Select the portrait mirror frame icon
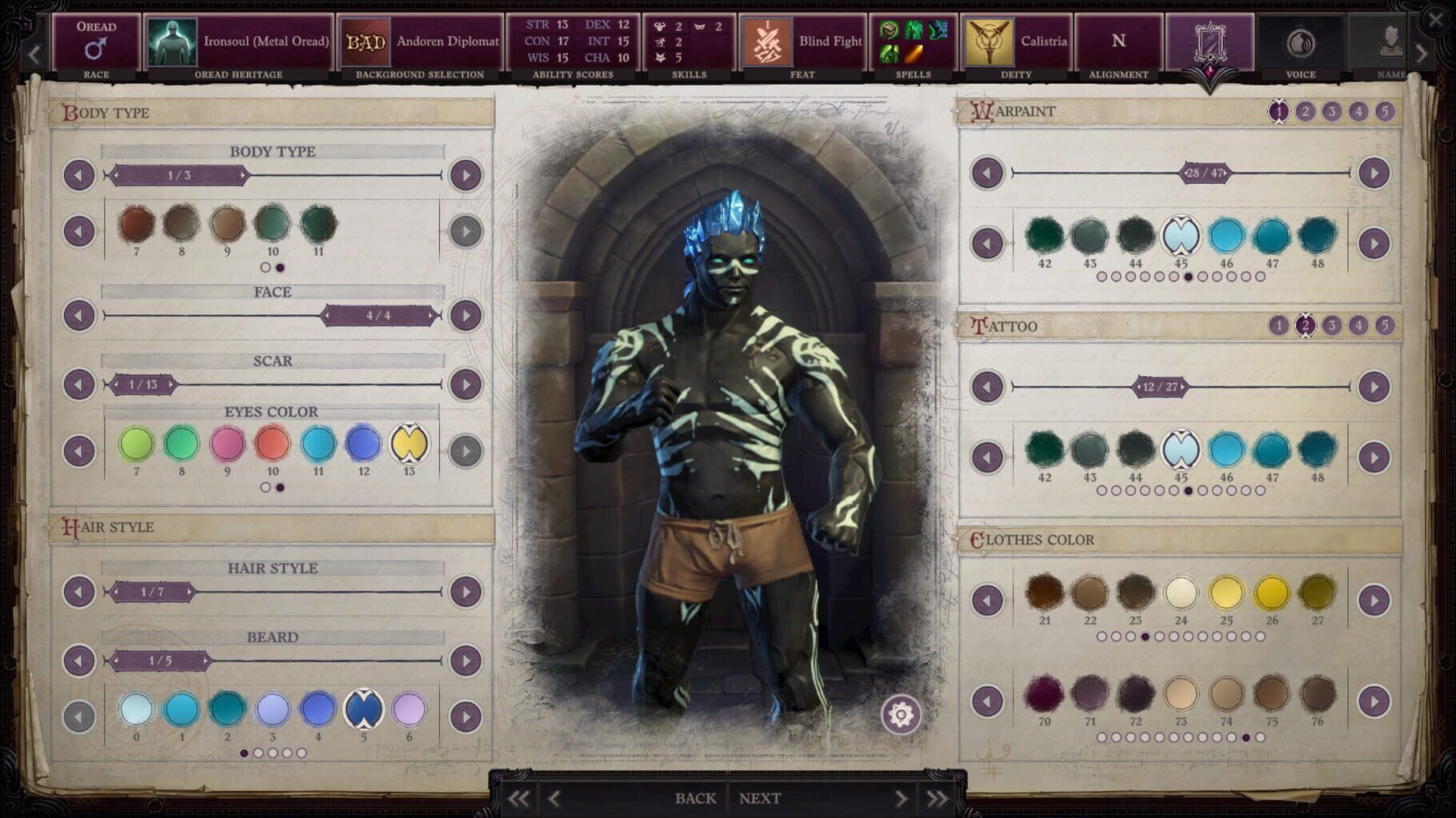 tap(1210, 42)
